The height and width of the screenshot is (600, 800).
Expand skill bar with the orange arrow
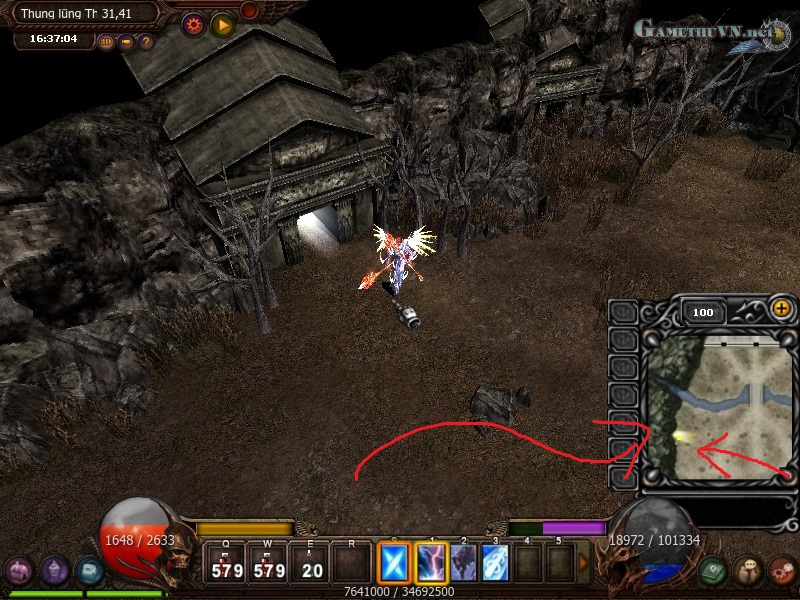tap(583, 563)
